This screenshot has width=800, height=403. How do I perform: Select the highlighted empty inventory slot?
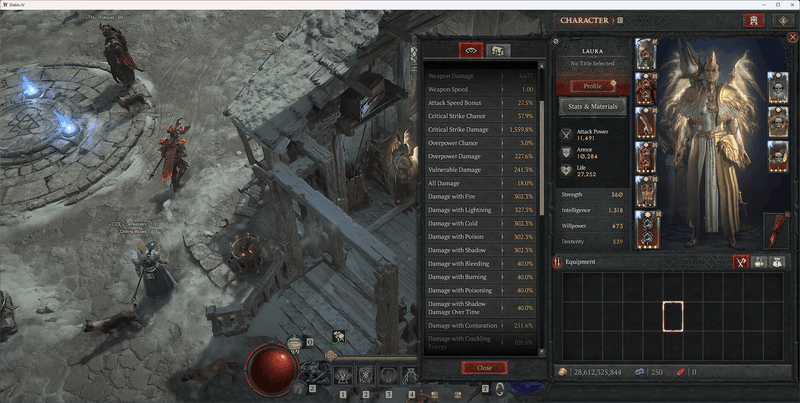(673, 318)
